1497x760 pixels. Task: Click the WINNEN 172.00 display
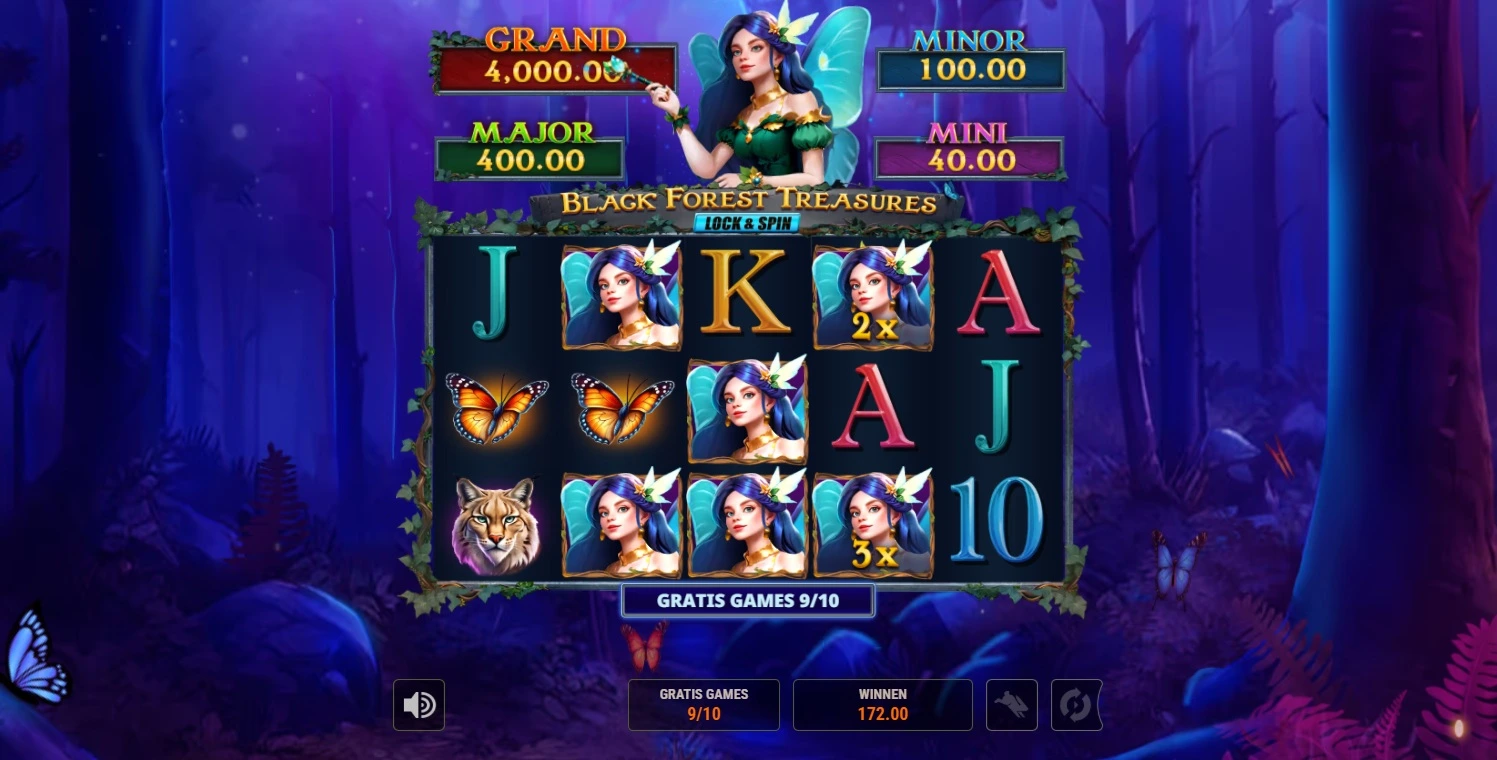(882, 705)
